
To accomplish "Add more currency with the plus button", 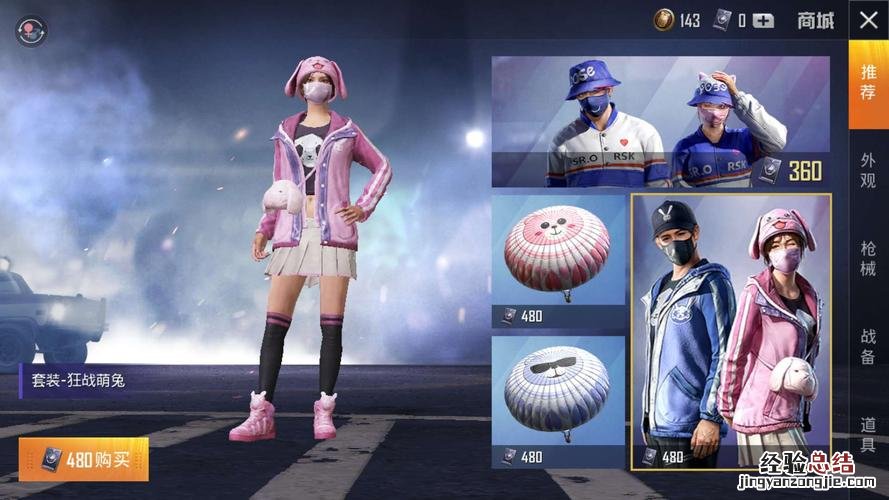I will pos(763,20).
